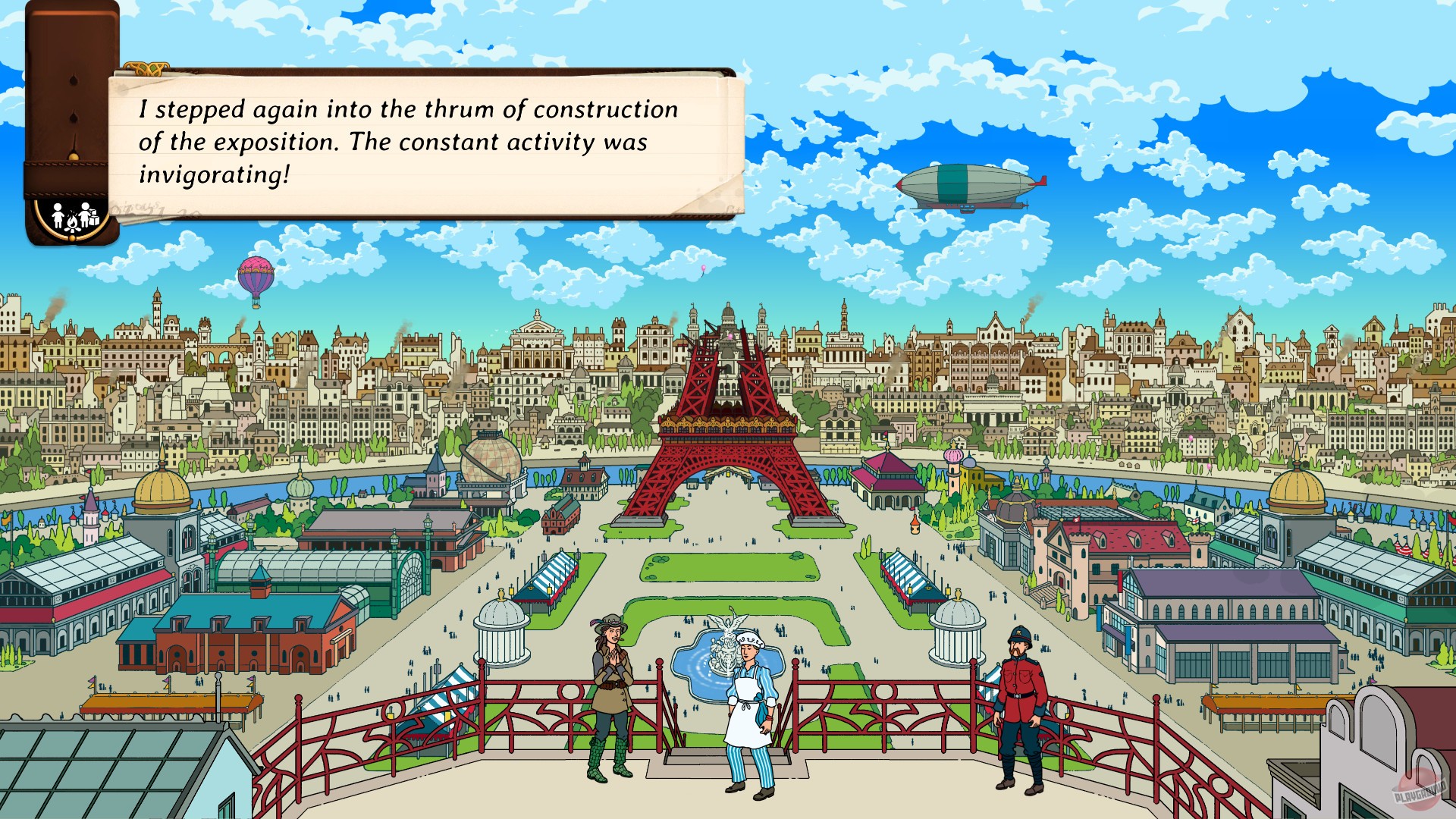Click the golden pin below the strap holes
This screenshot has width=1456, height=819.
(x=73, y=156)
